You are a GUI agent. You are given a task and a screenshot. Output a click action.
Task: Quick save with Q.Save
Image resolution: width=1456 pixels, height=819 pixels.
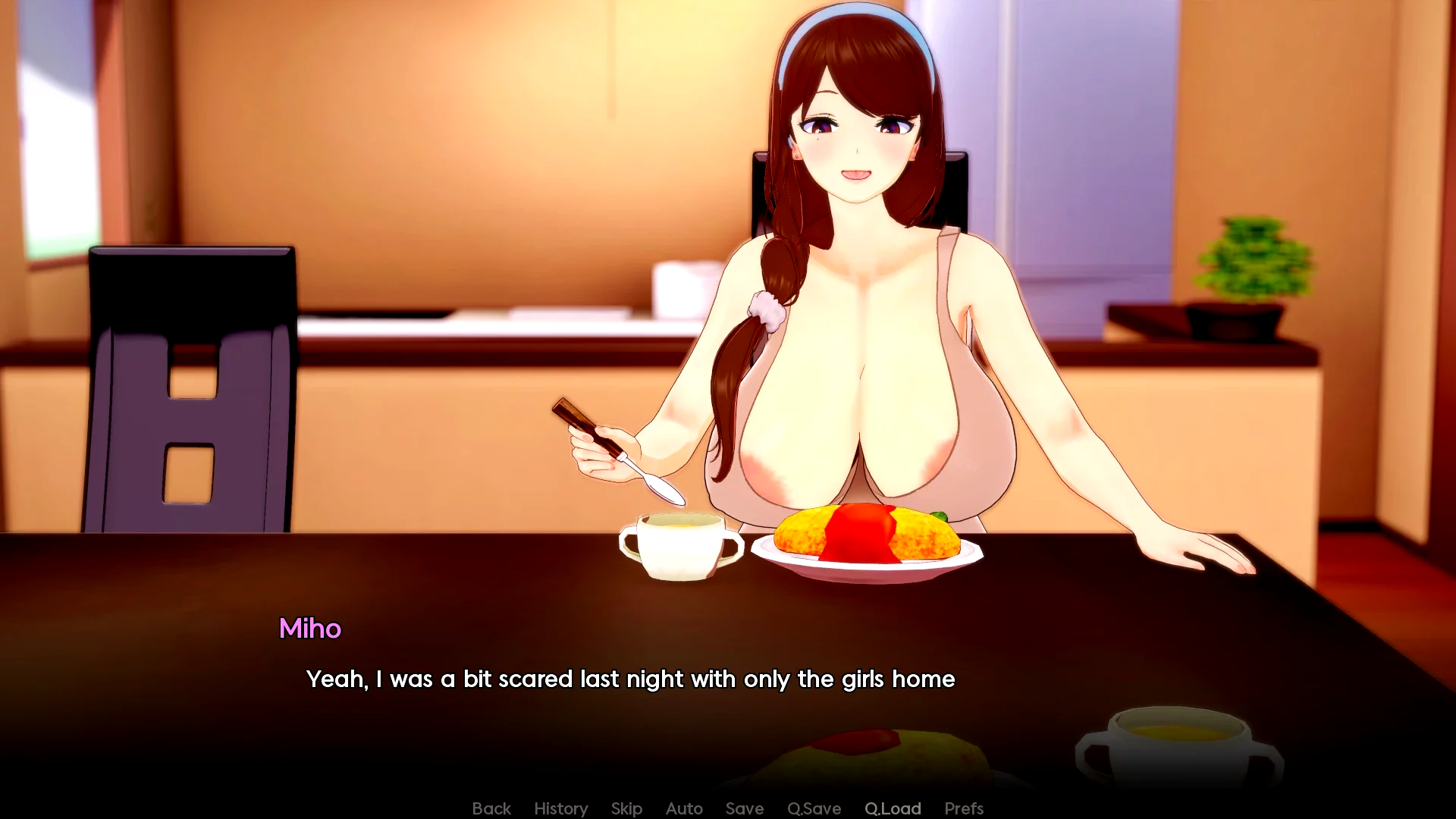pos(814,808)
